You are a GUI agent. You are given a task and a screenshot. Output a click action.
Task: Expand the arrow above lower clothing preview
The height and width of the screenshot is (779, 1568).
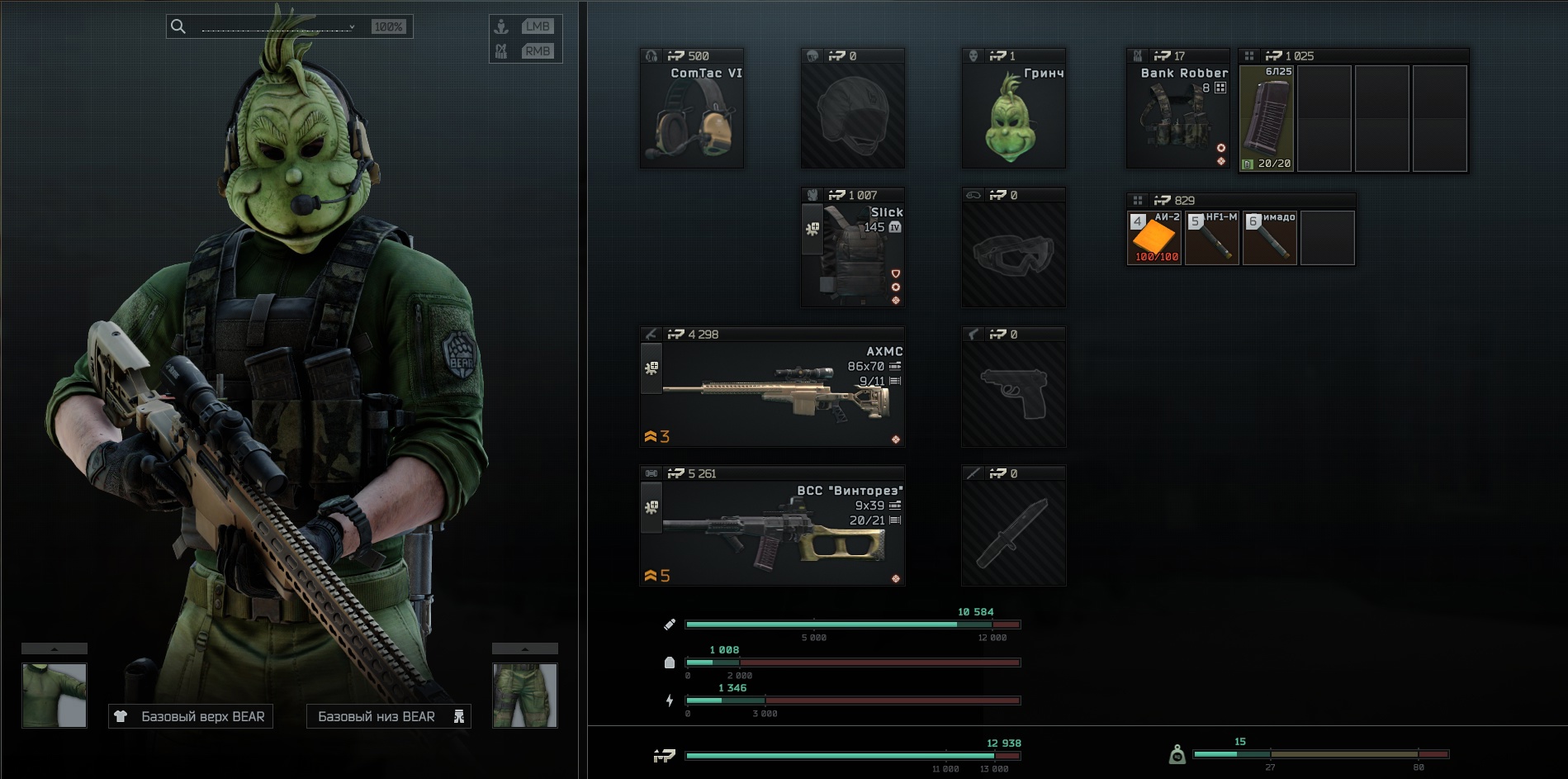click(525, 648)
